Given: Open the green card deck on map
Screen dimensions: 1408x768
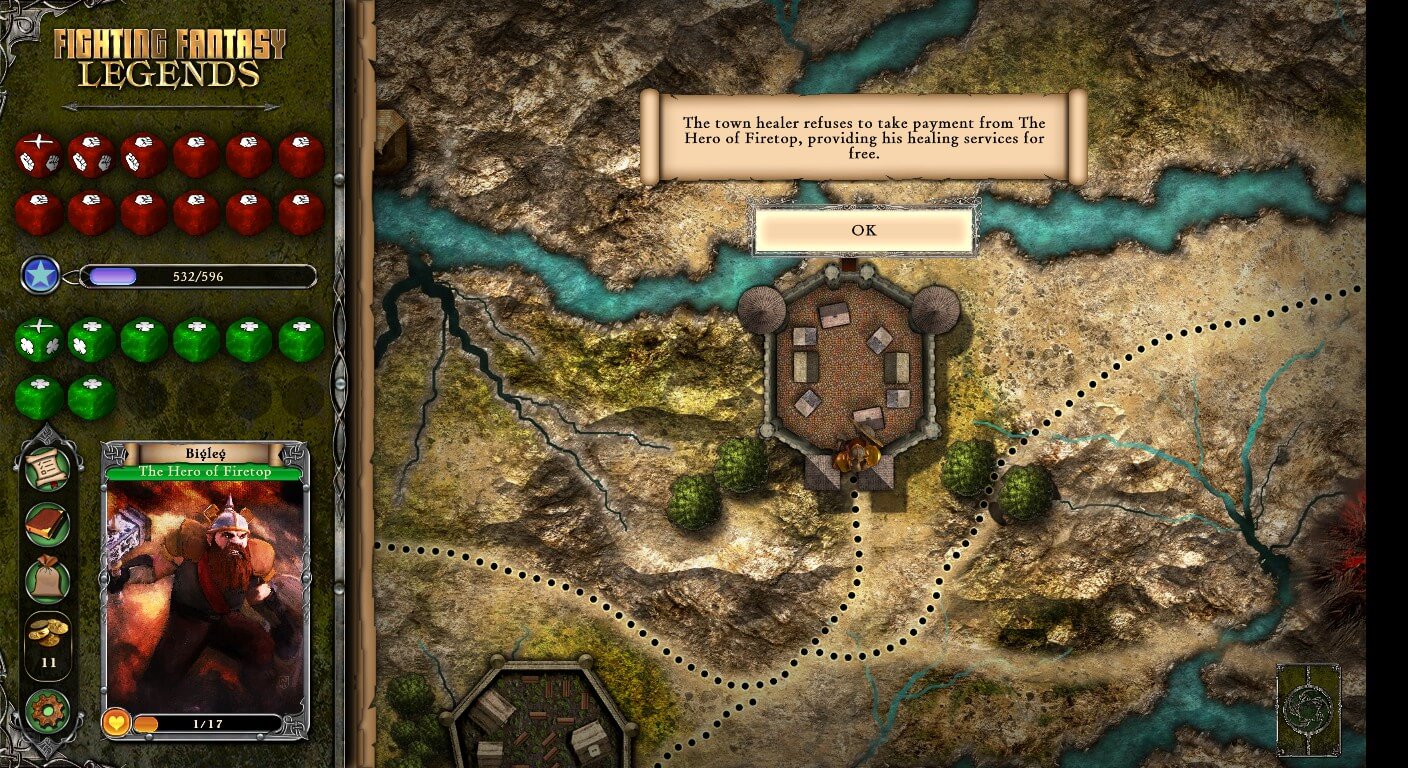Looking at the screenshot, I should tap(1308, 710).
